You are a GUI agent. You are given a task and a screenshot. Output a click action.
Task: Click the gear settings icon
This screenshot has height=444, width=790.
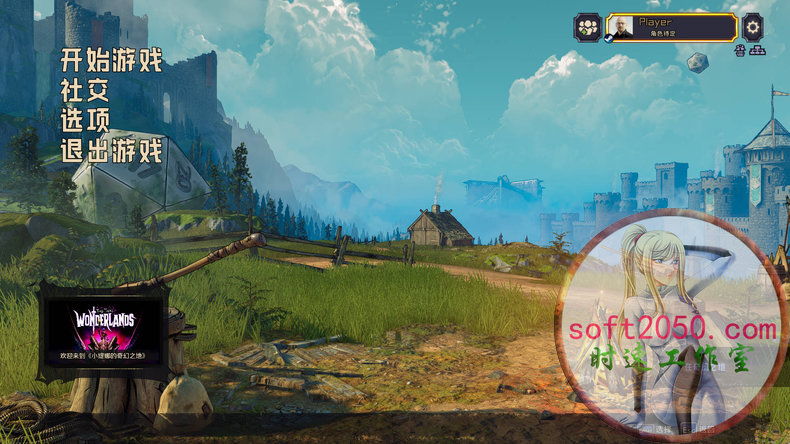click(x=753, y=26)
